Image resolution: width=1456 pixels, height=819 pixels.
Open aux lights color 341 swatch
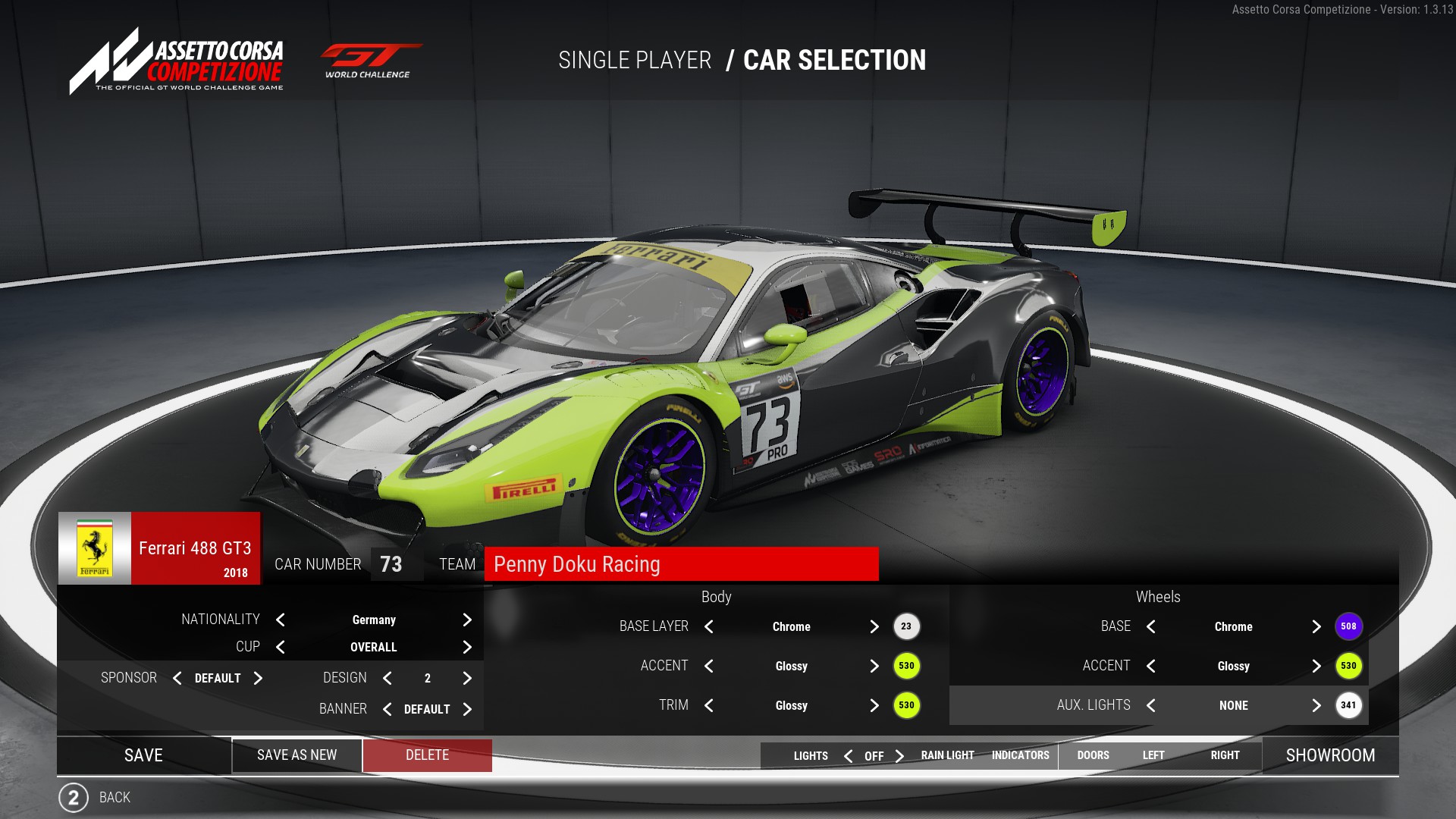click(x=1348, y=705)
